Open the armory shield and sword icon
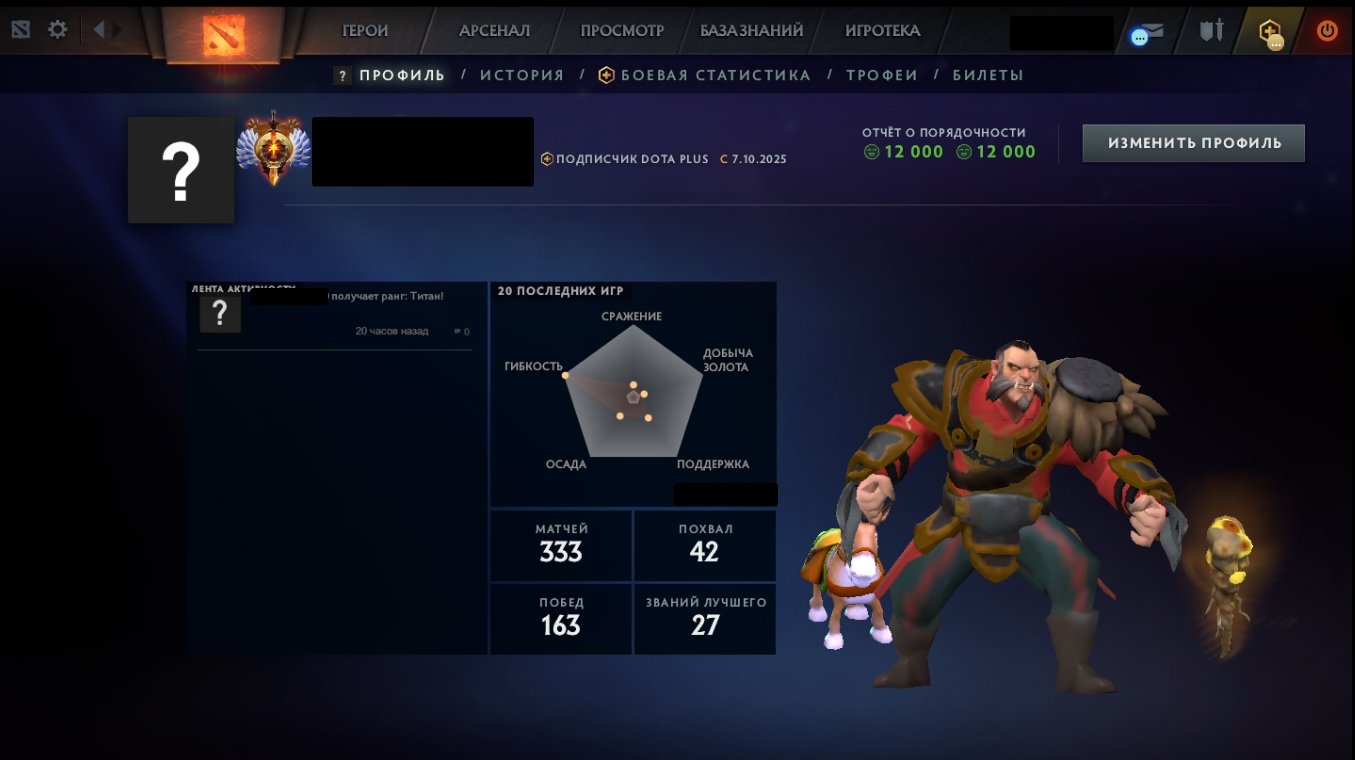Viewport: 1355px width, 760px height. (1210, 31)
